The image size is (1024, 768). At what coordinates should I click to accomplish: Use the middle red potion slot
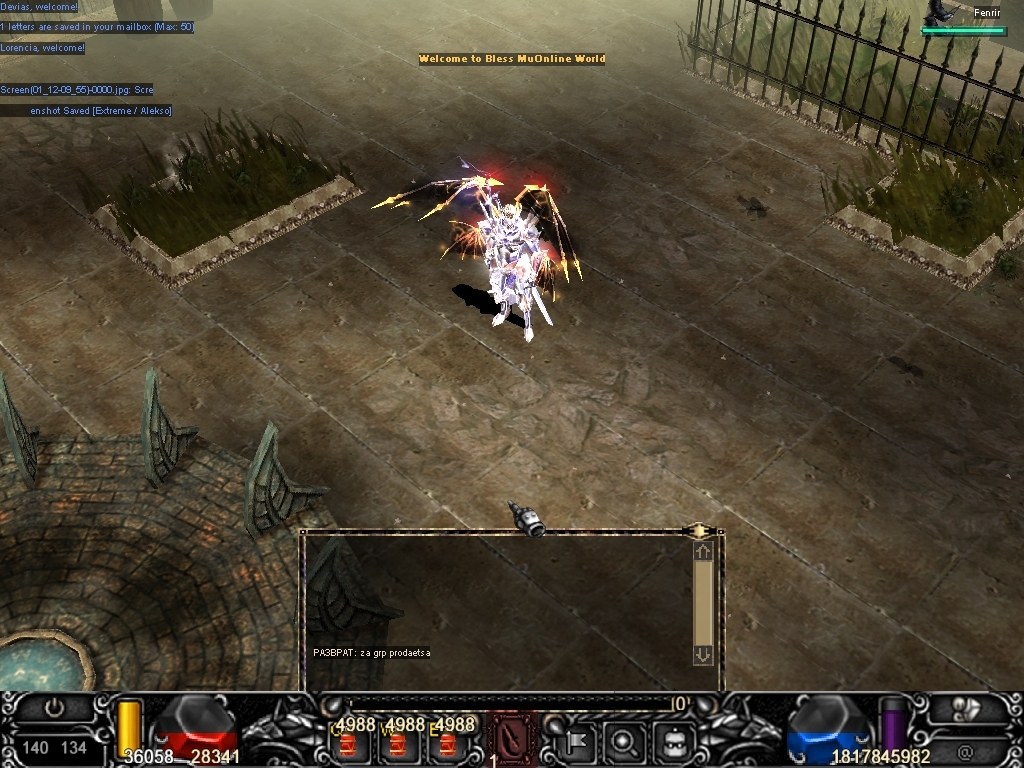397,745
